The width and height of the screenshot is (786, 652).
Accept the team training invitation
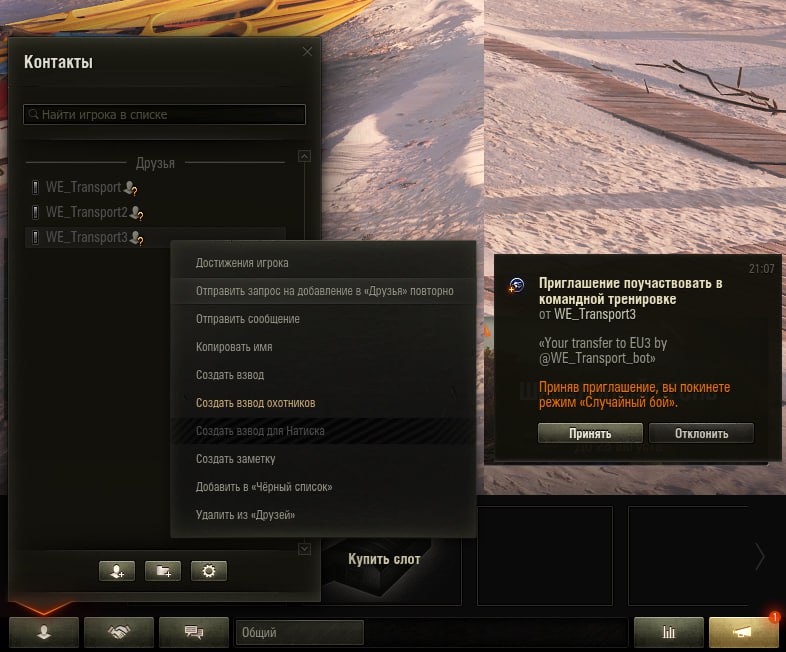[x=589, y=433]
